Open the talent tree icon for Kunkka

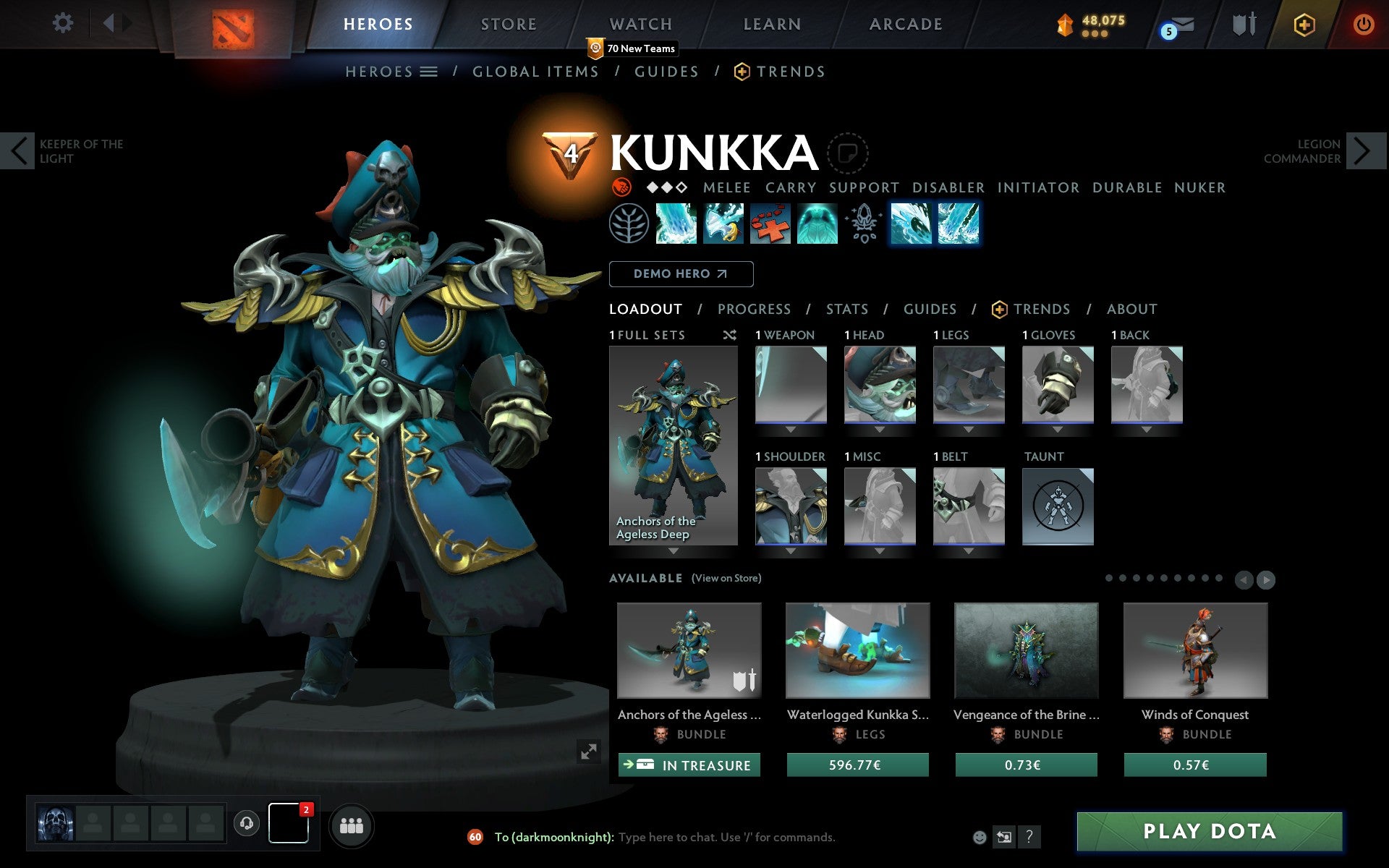(630, 224)
